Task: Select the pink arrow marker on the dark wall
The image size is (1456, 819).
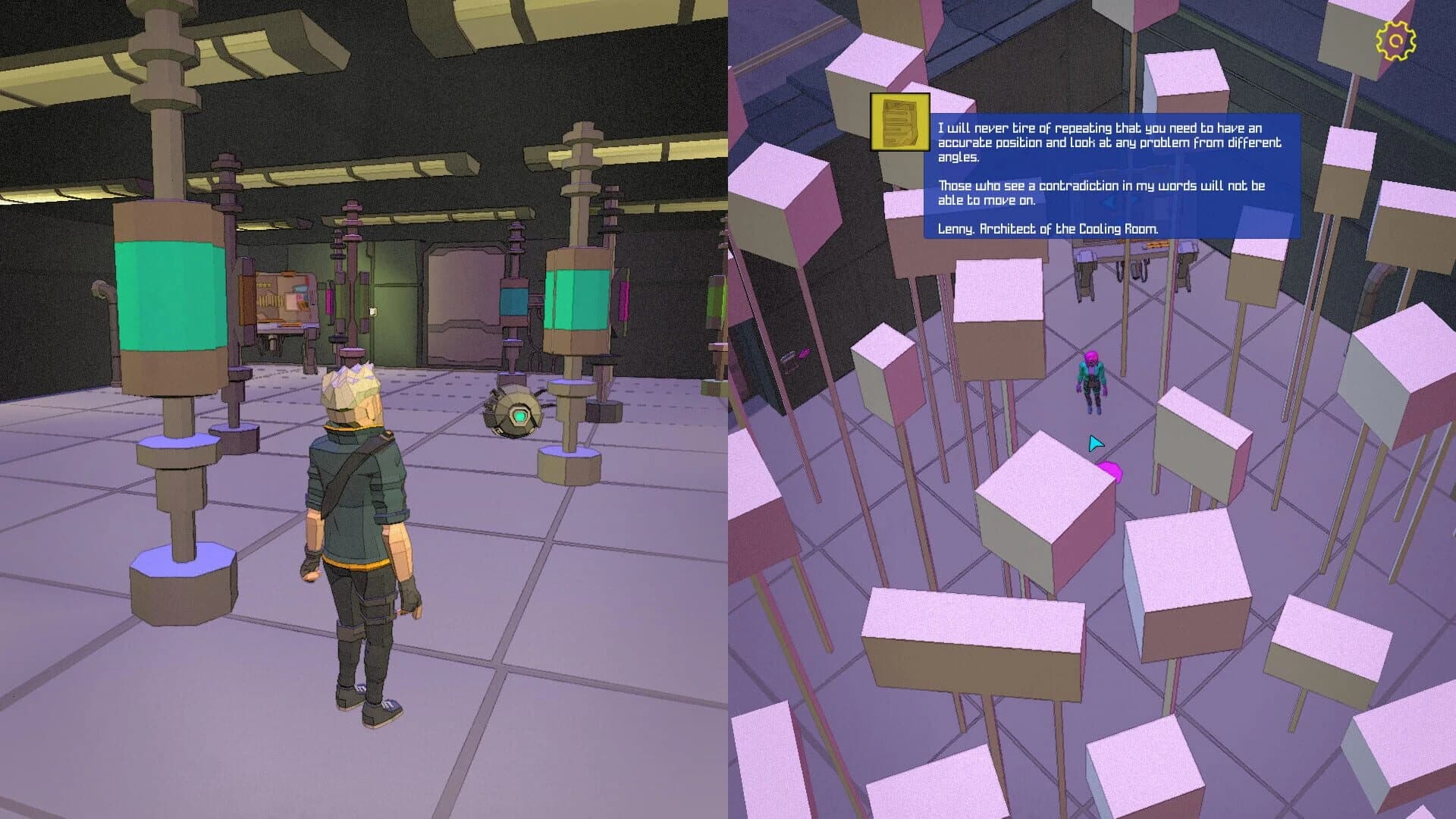Action: coord(804,353)
